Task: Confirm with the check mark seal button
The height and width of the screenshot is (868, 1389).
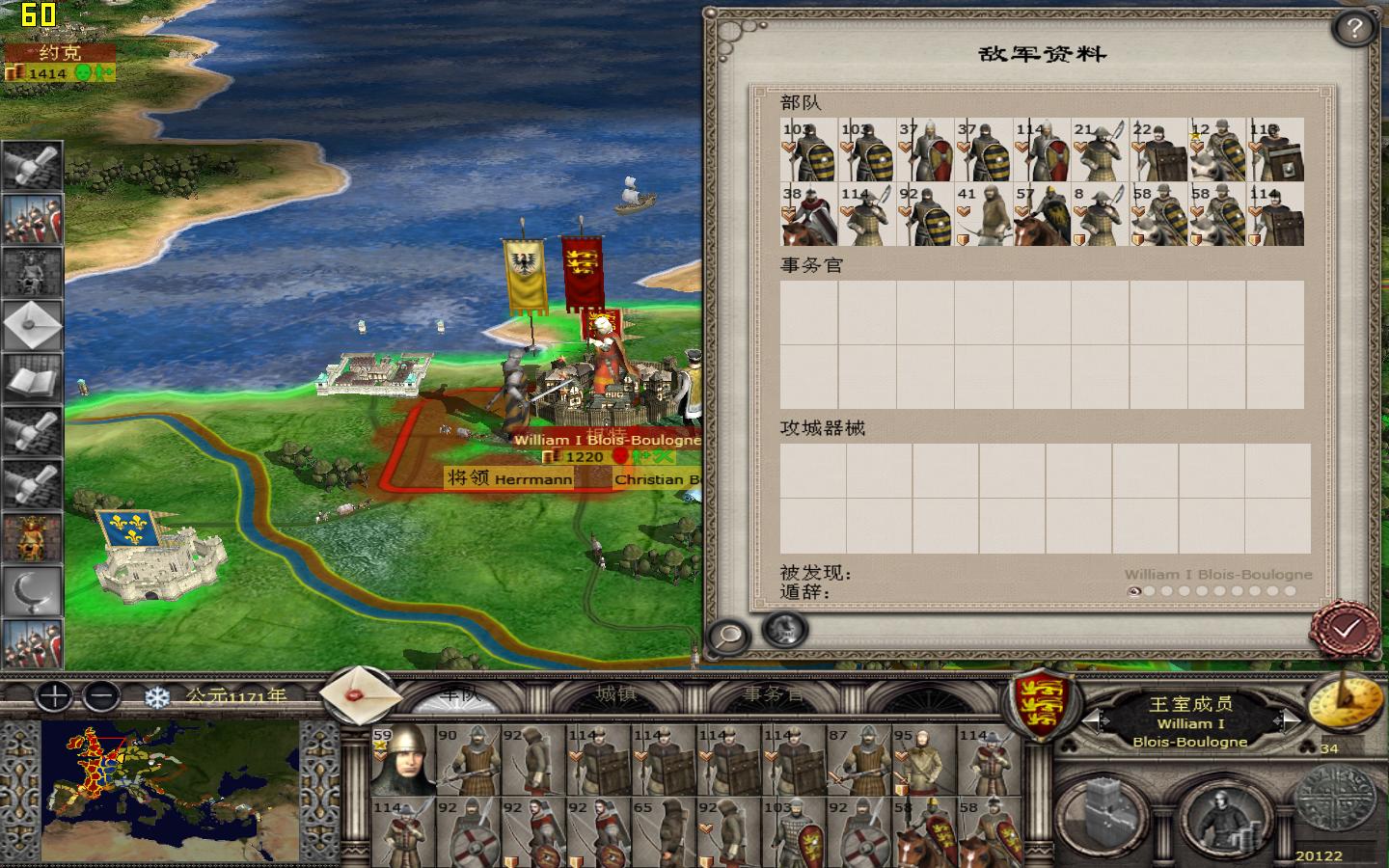Action: point(1343,627)
